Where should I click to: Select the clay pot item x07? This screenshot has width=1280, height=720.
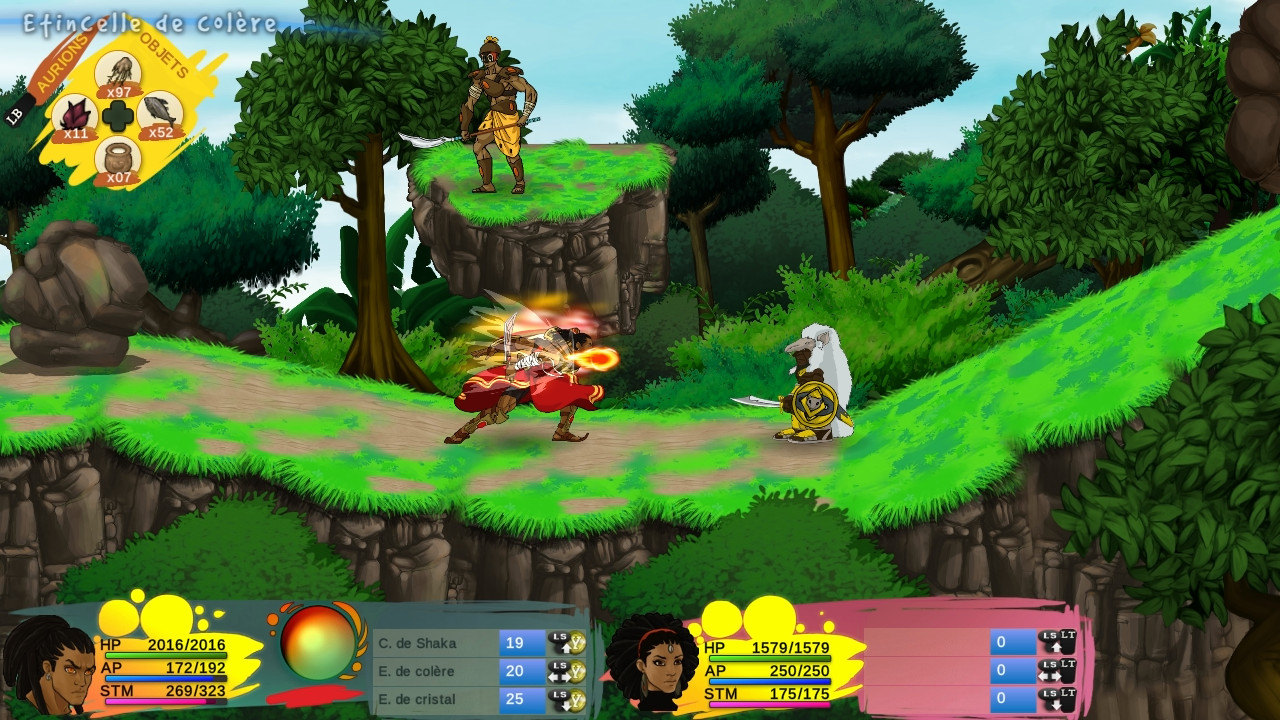[x=118, y=159]
